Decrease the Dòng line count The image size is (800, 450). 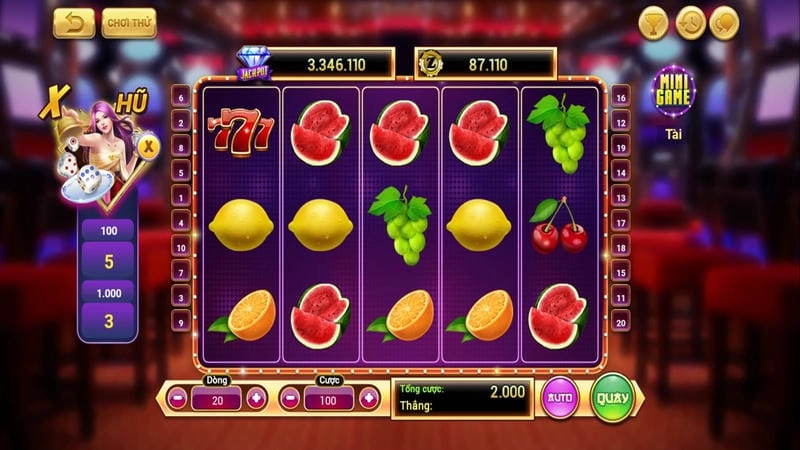[x=177, y=399]
